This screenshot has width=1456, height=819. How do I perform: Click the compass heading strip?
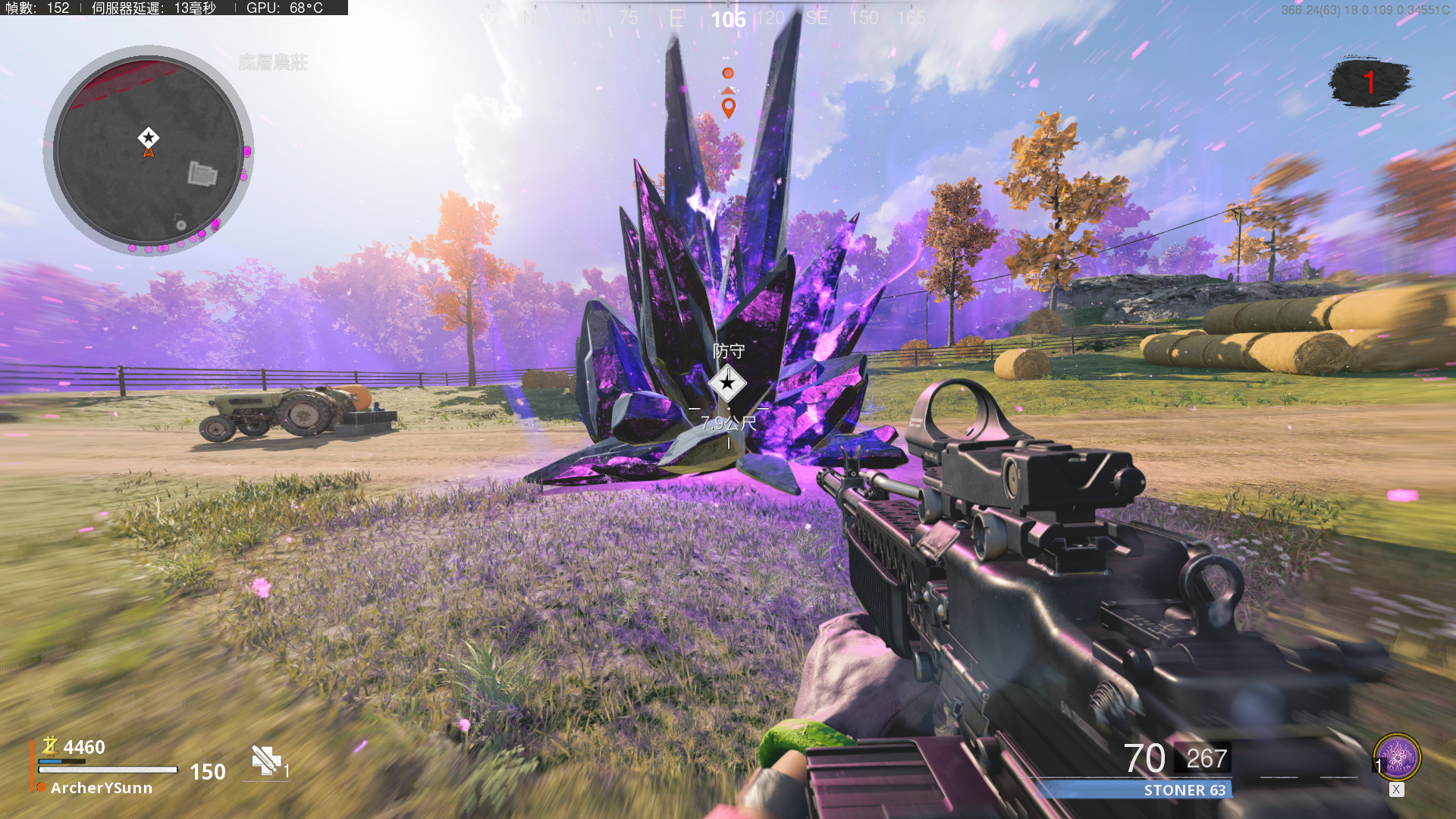[728, 18]
